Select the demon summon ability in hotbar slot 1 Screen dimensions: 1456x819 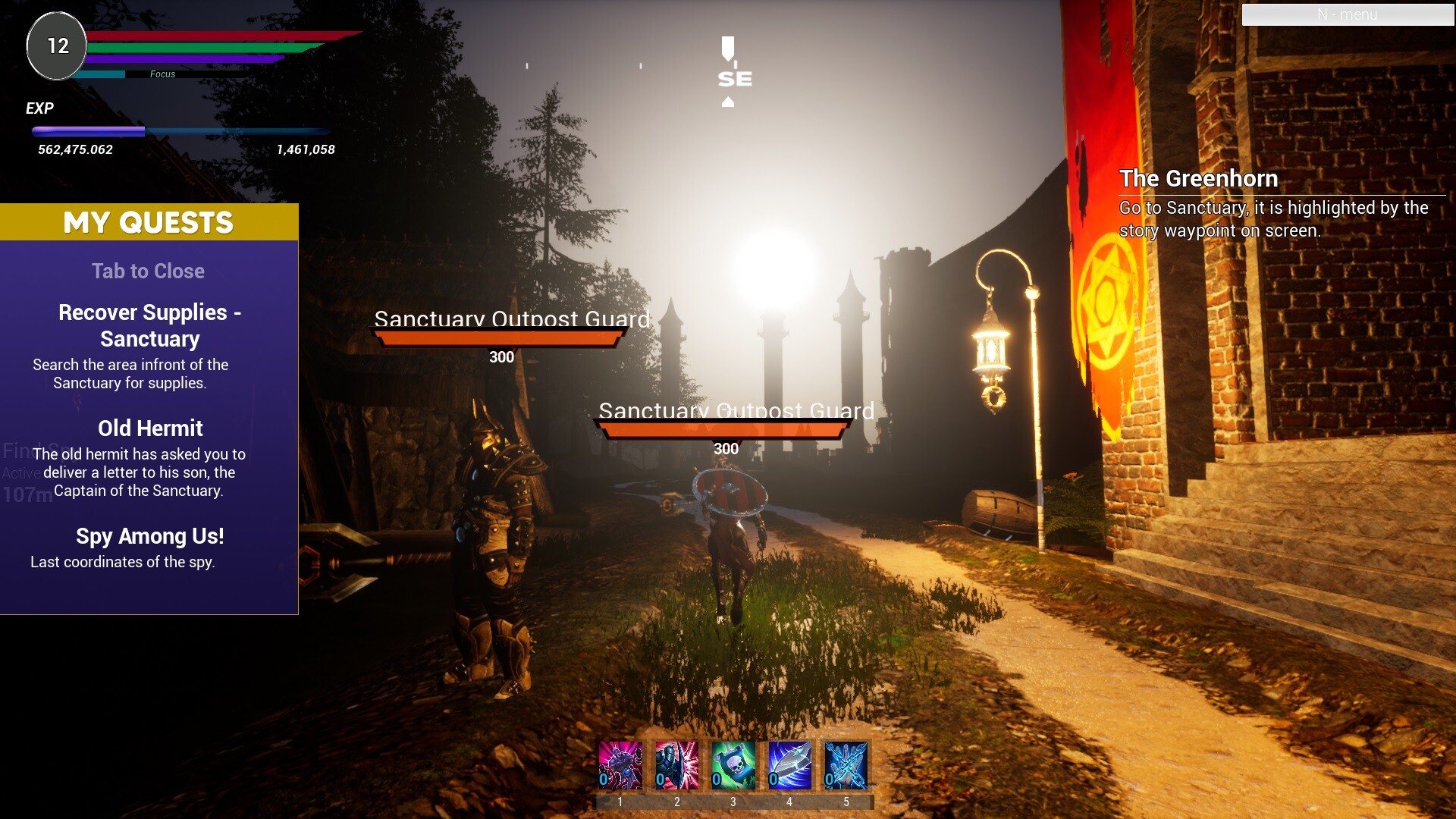(620, 766)
